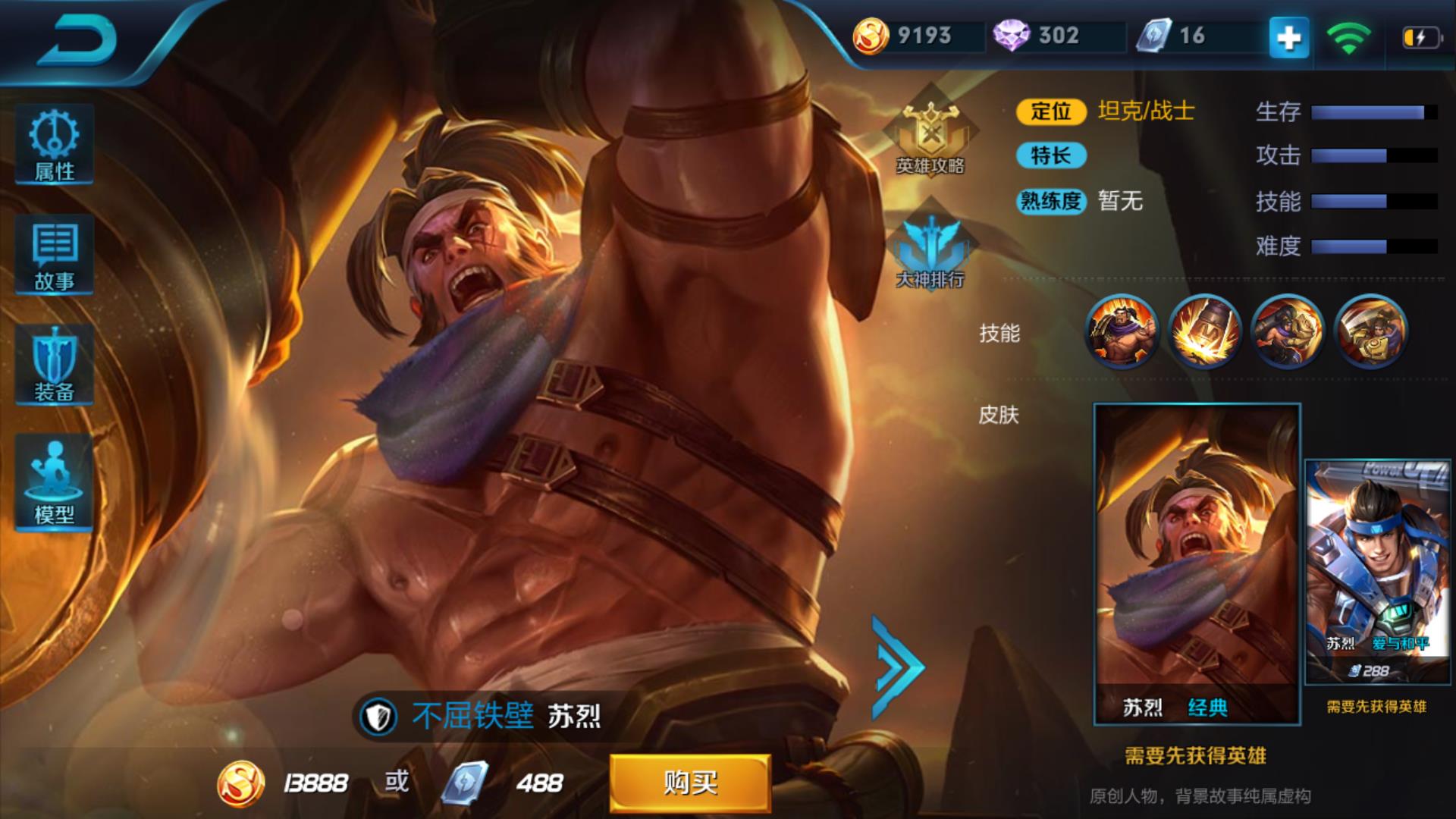This screenshot has height=819, width=1456.
Task: Buy the hero with the 购买 button
Action: coord(690,783)
